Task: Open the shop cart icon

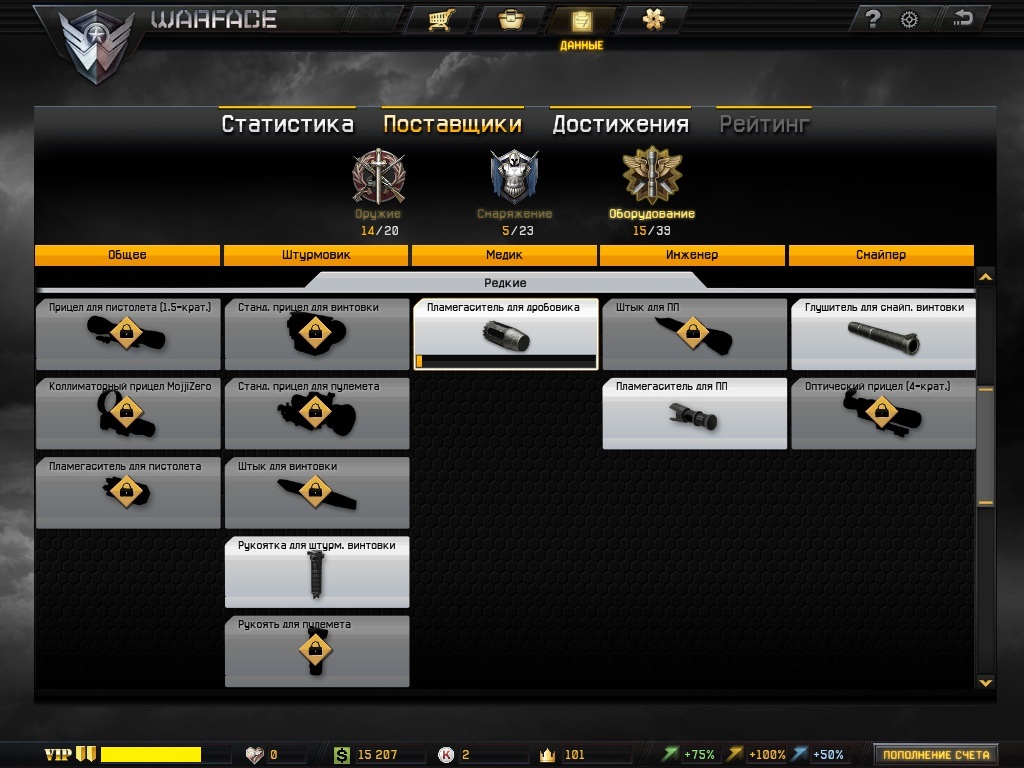Action: click(437, 20)
